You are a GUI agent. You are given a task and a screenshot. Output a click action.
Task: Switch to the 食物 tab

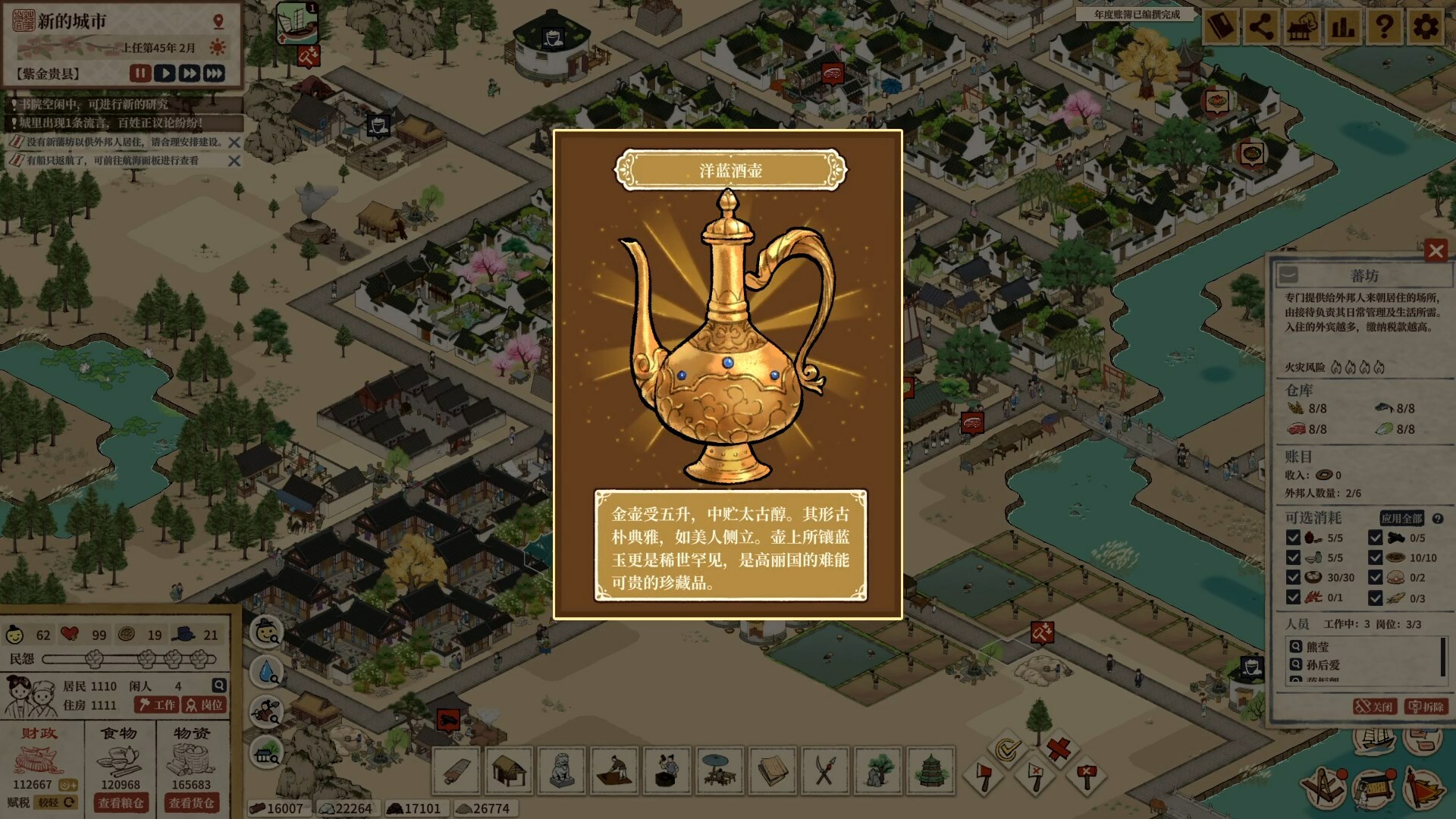pos(120,733)
